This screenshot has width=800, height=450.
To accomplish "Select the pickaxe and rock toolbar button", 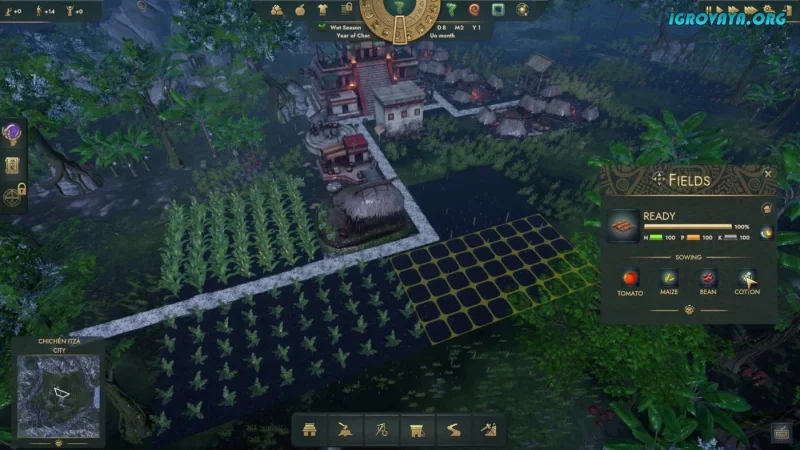I will point(487,430).
